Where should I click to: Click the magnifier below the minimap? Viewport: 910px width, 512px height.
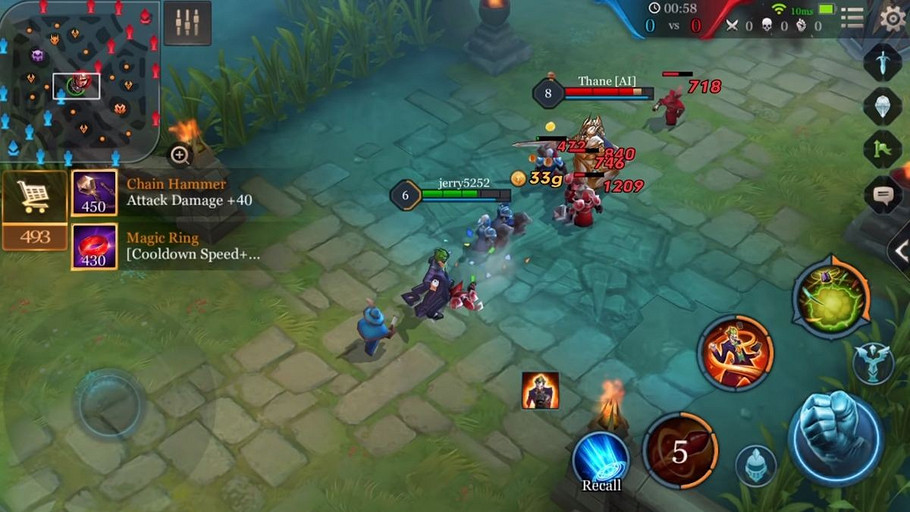coord(180,155)
